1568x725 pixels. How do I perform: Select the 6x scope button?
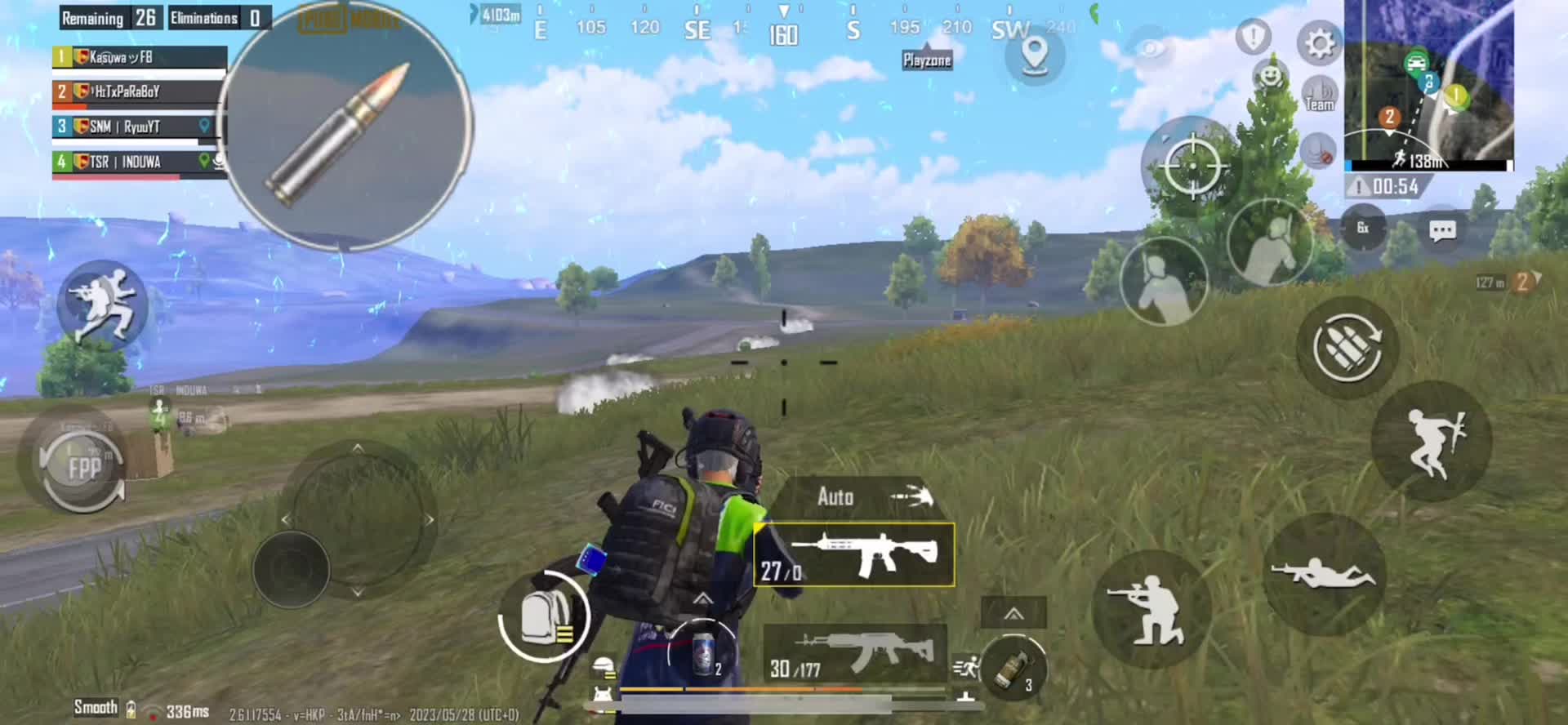(x=1363, y=228)
